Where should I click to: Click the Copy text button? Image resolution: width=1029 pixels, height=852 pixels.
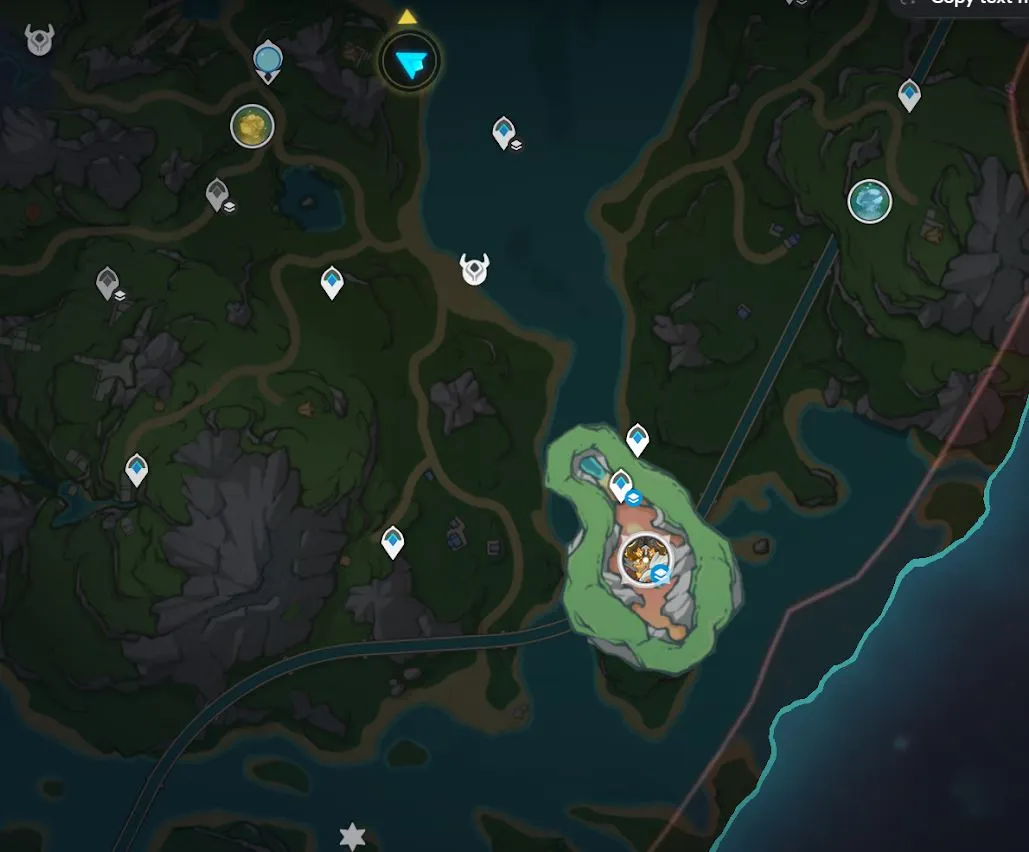[x=962, y=4]
